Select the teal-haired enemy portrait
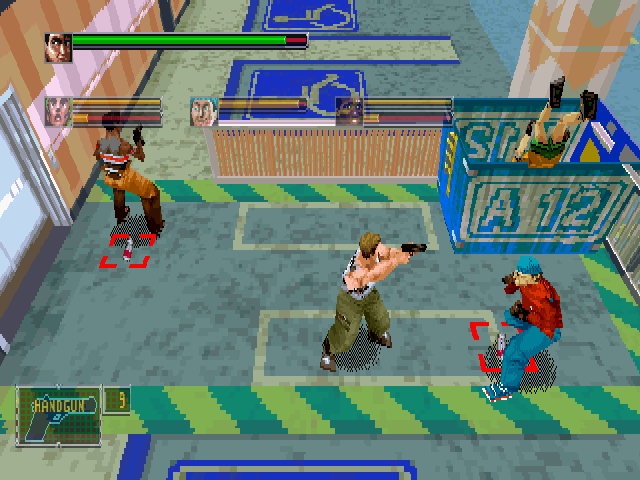The height and width of the screenshot is (480, 640). click(x=204, y=111)
